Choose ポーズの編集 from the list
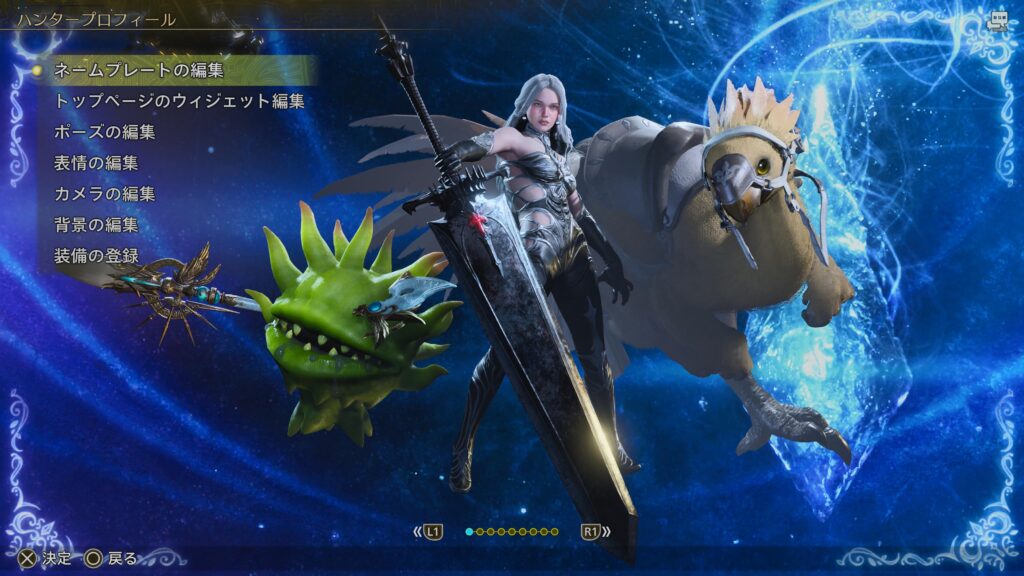 coord(104,132)
